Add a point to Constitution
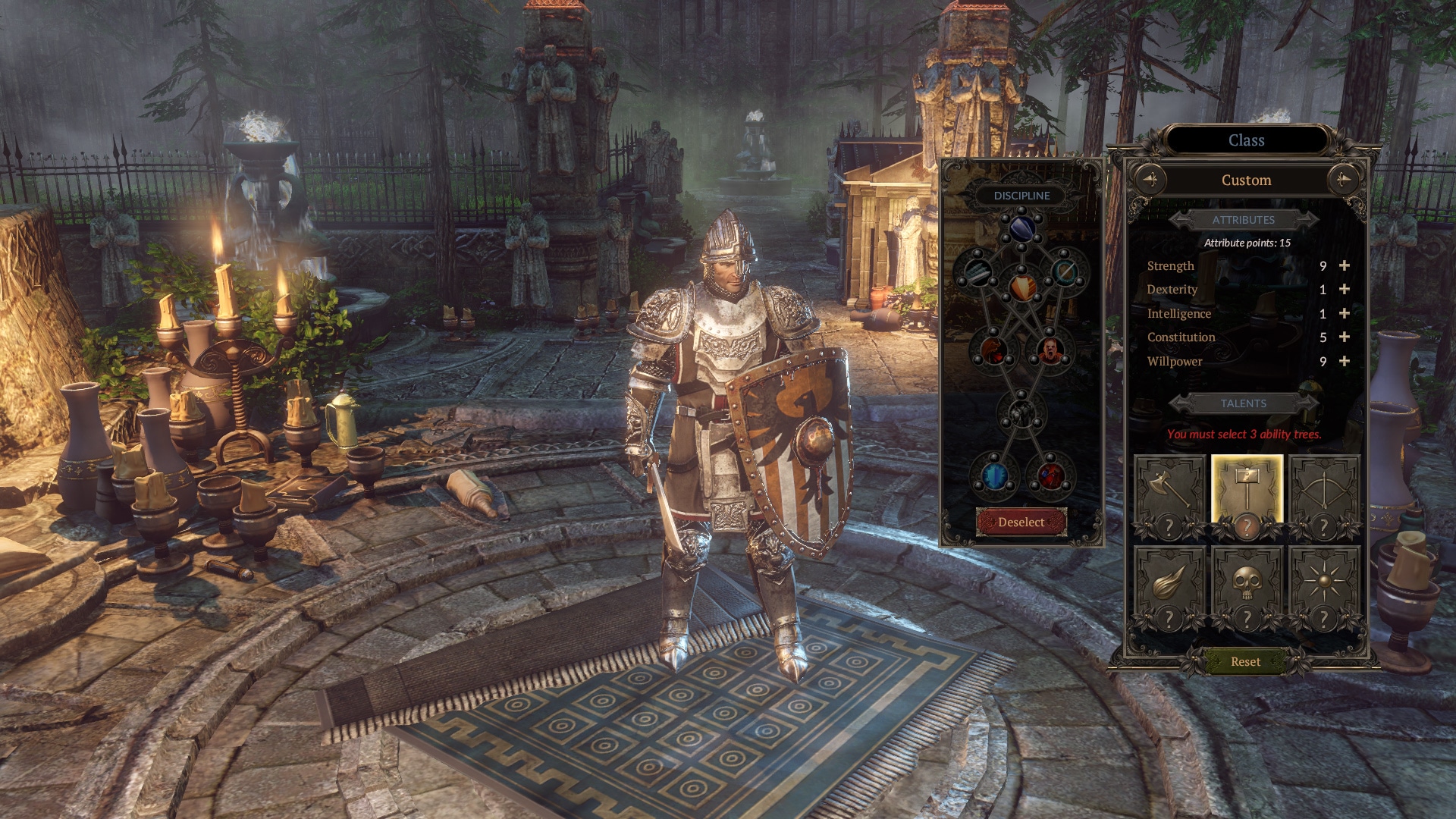Screen dimensions: 1456x819 [1344, 337]
